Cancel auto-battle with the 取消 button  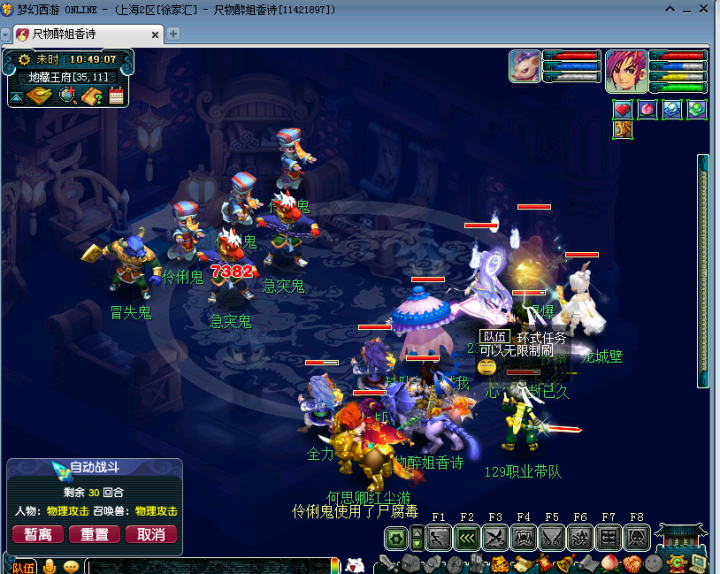[151, 534]
